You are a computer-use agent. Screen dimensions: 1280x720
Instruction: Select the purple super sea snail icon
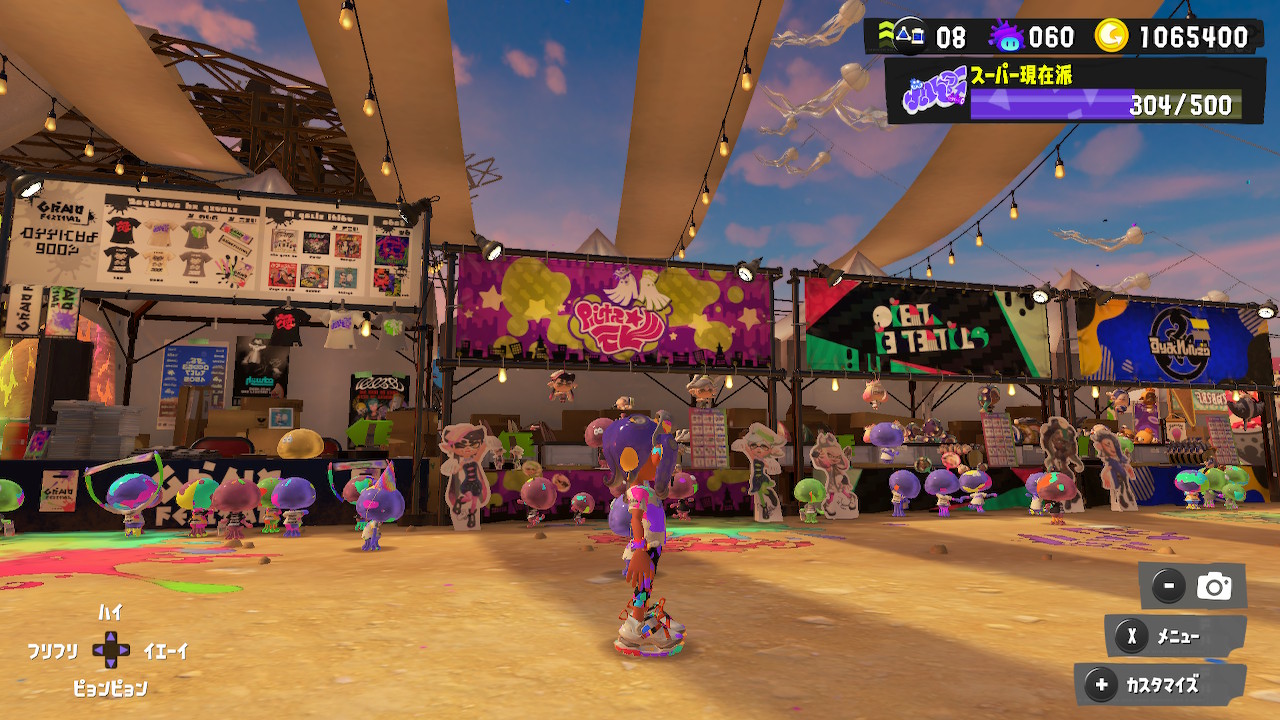[x=1006, y=38]
